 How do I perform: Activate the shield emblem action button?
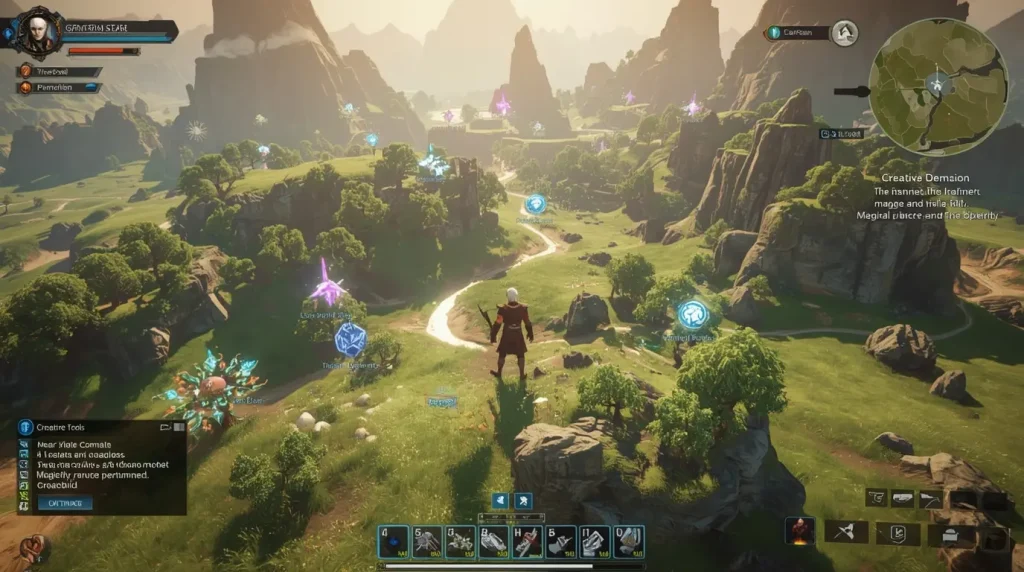pos(897,532)
